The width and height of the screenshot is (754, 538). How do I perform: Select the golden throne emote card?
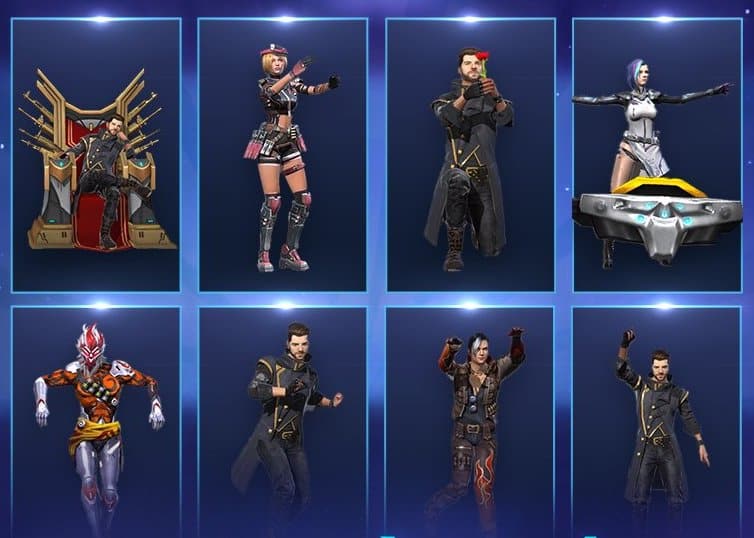point(96,155)
